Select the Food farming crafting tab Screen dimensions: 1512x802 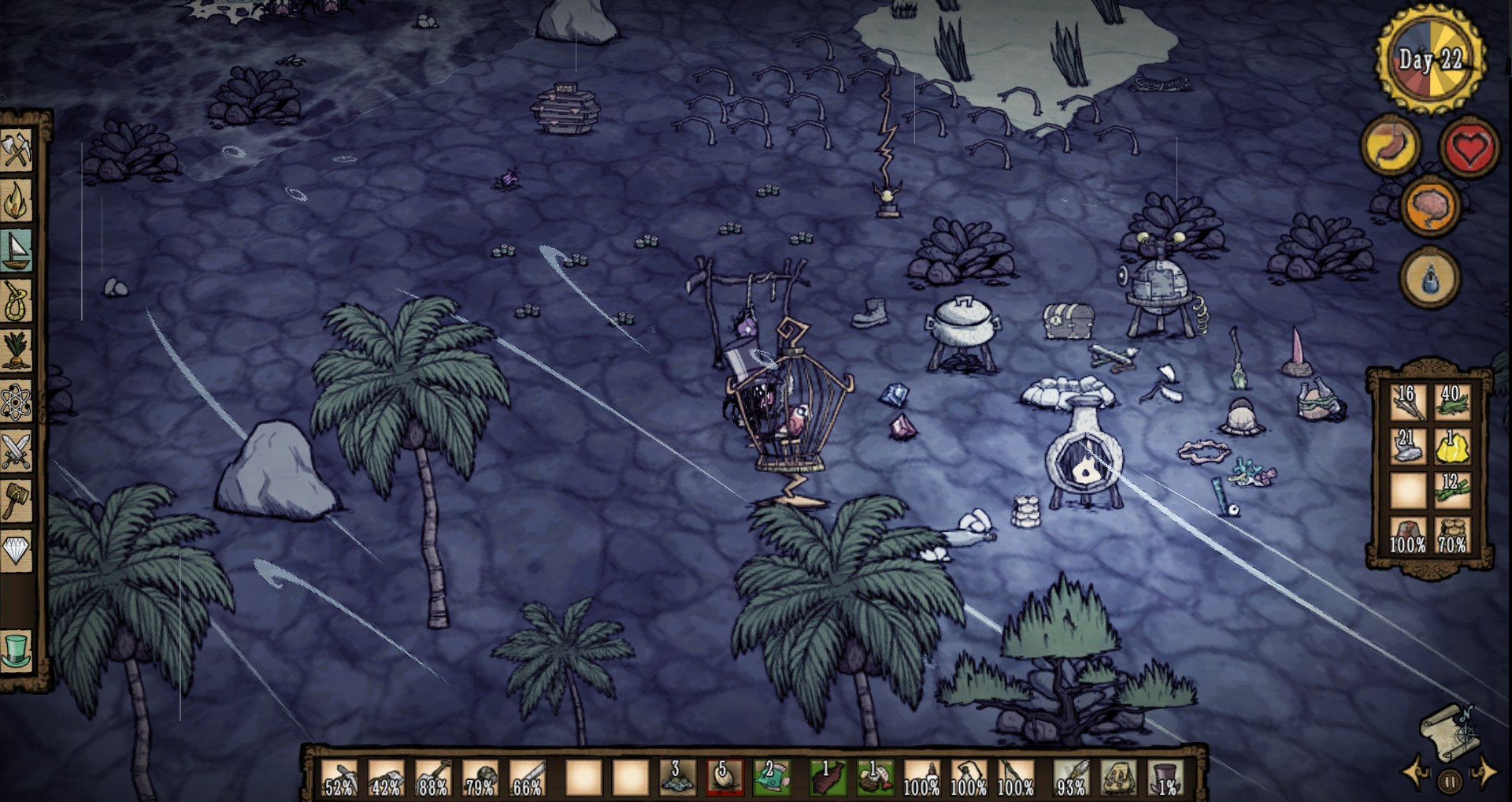pyautogui.click(x=16, y=352)
